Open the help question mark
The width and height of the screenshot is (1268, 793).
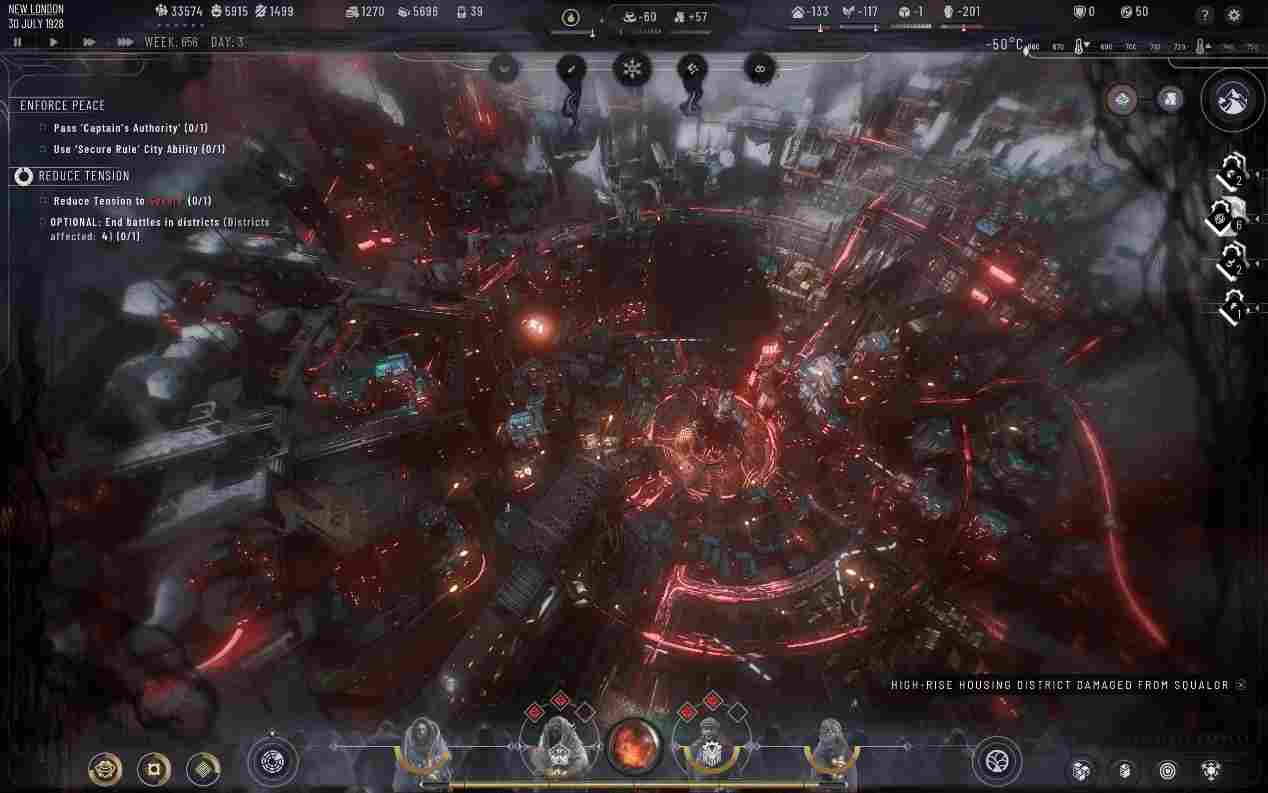pos(1205,15)
